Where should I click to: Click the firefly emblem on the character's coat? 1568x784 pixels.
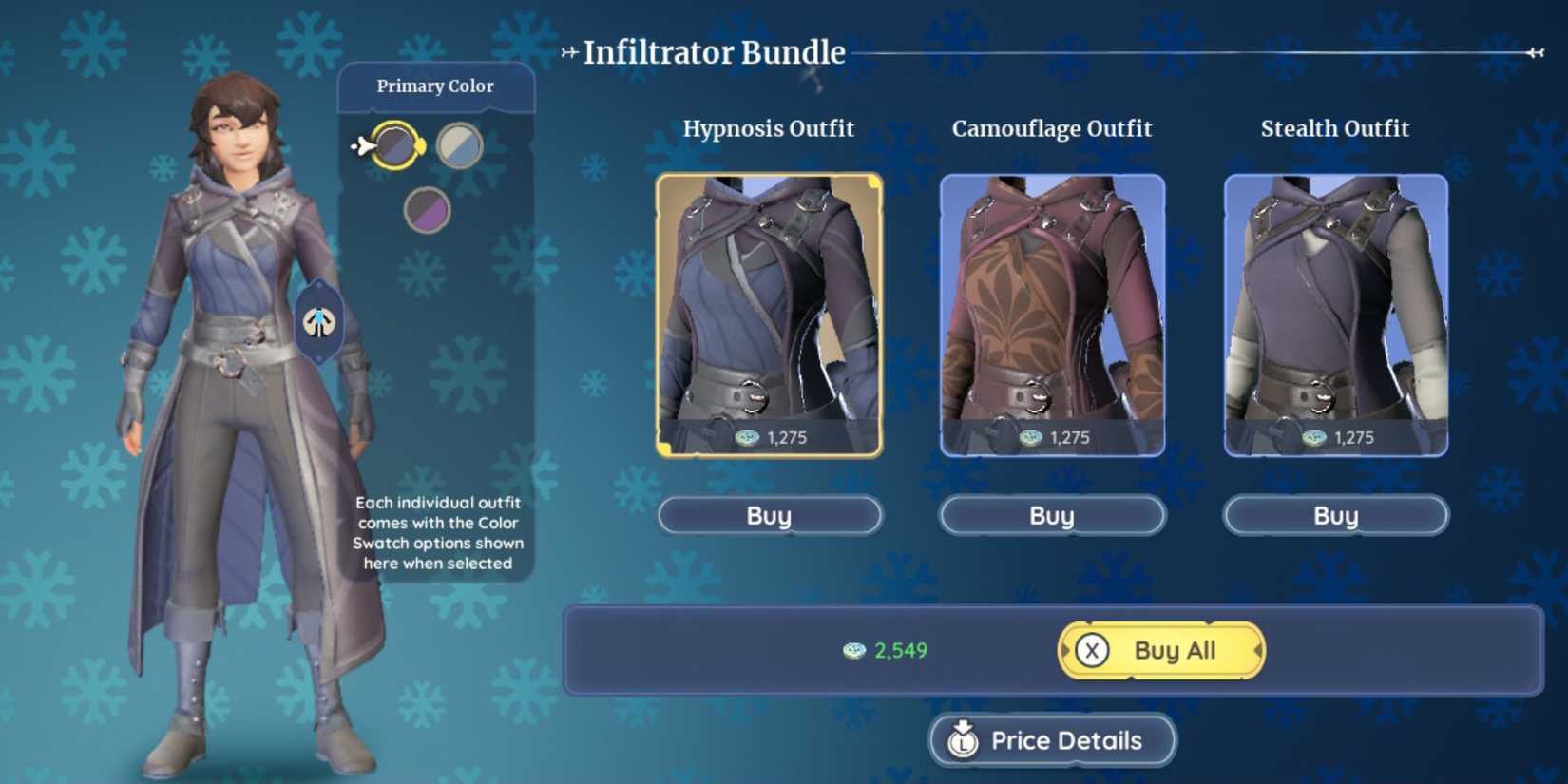pos(321,322)
